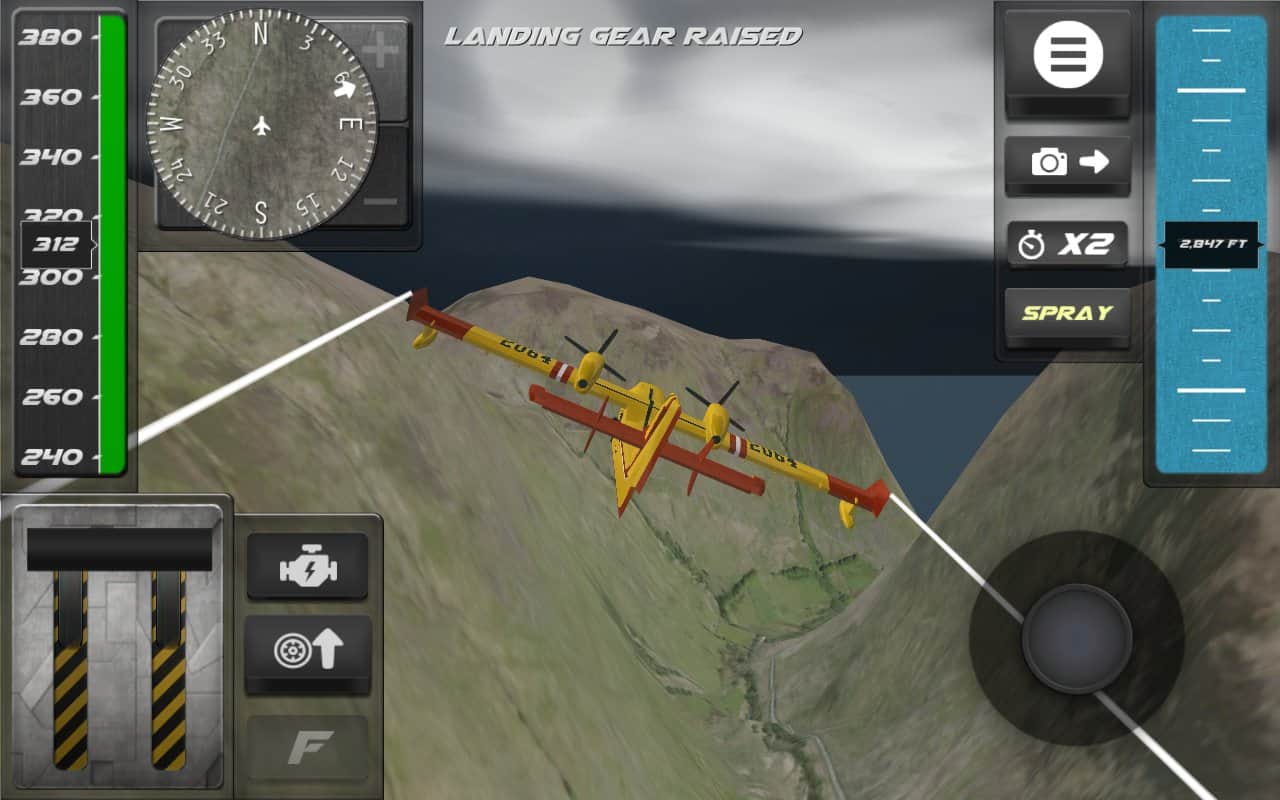Click the compass minimap
The width and height of the screenshot is (1280, 800).
[261, 126]
